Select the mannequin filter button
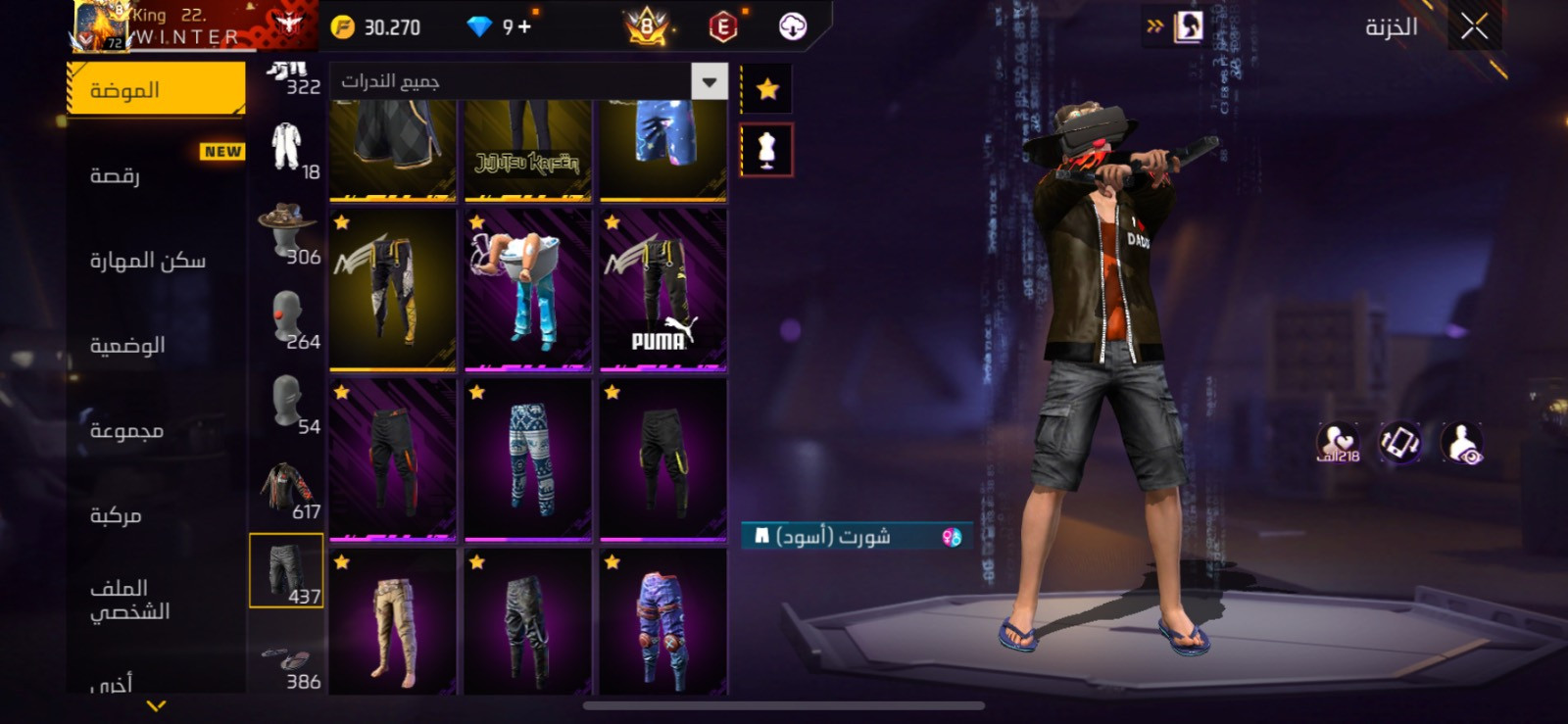1568x724 pixels. (766, 150)
